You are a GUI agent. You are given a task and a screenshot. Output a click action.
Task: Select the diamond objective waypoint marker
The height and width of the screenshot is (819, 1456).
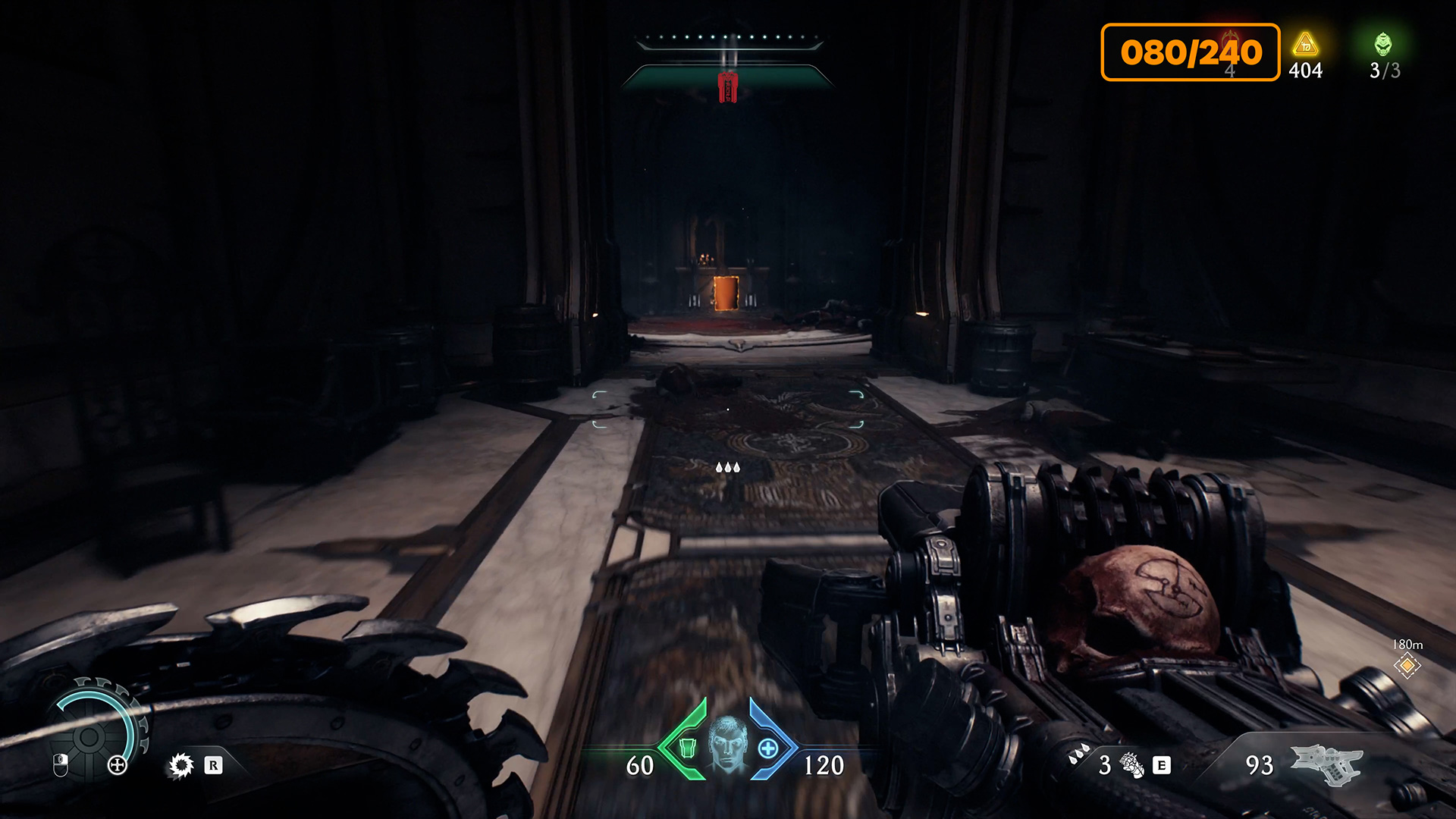pyautogui.click(x=1407, y=666)
